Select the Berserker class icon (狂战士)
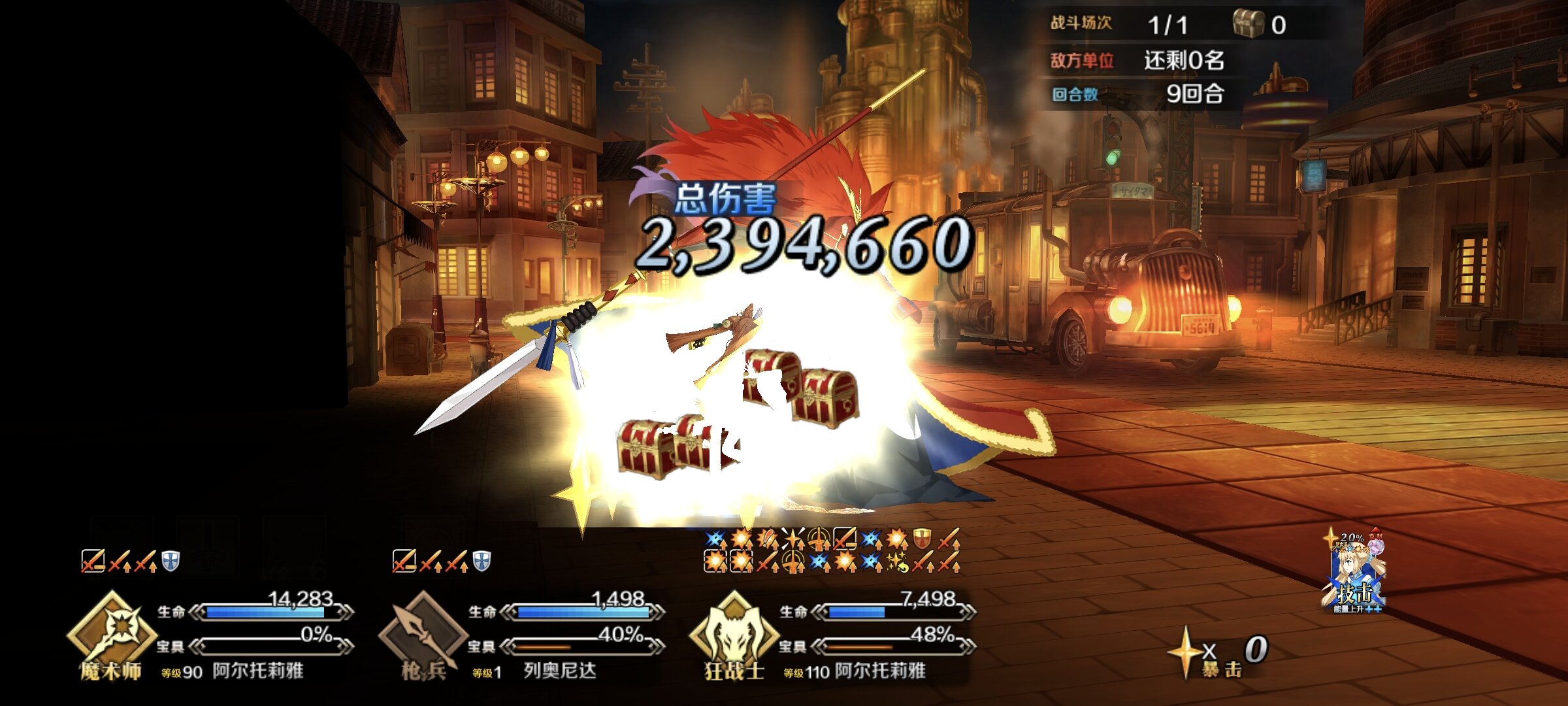This screenshot has width=1568, height=706. pyautogui.click(x=734, y=633)
